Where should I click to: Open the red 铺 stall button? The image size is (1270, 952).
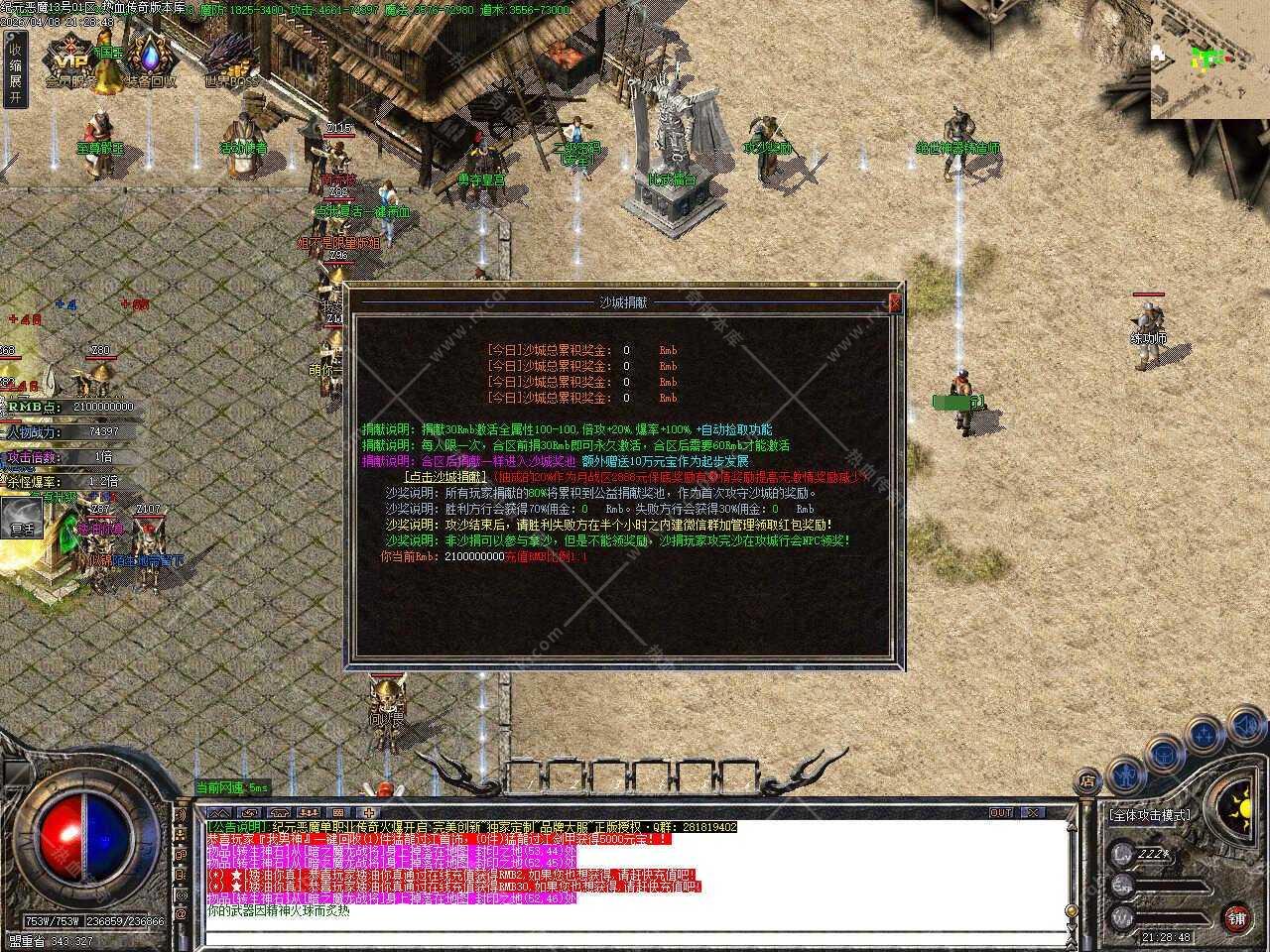tap(1235, 917)
